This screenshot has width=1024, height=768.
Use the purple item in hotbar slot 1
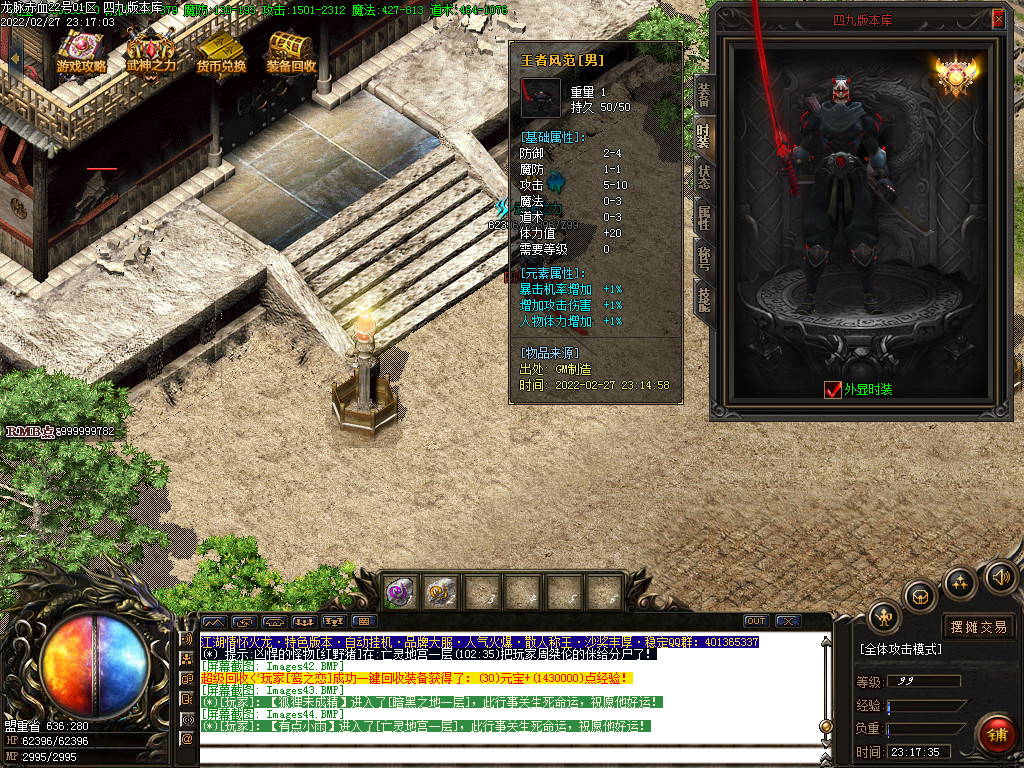point(401,591)
